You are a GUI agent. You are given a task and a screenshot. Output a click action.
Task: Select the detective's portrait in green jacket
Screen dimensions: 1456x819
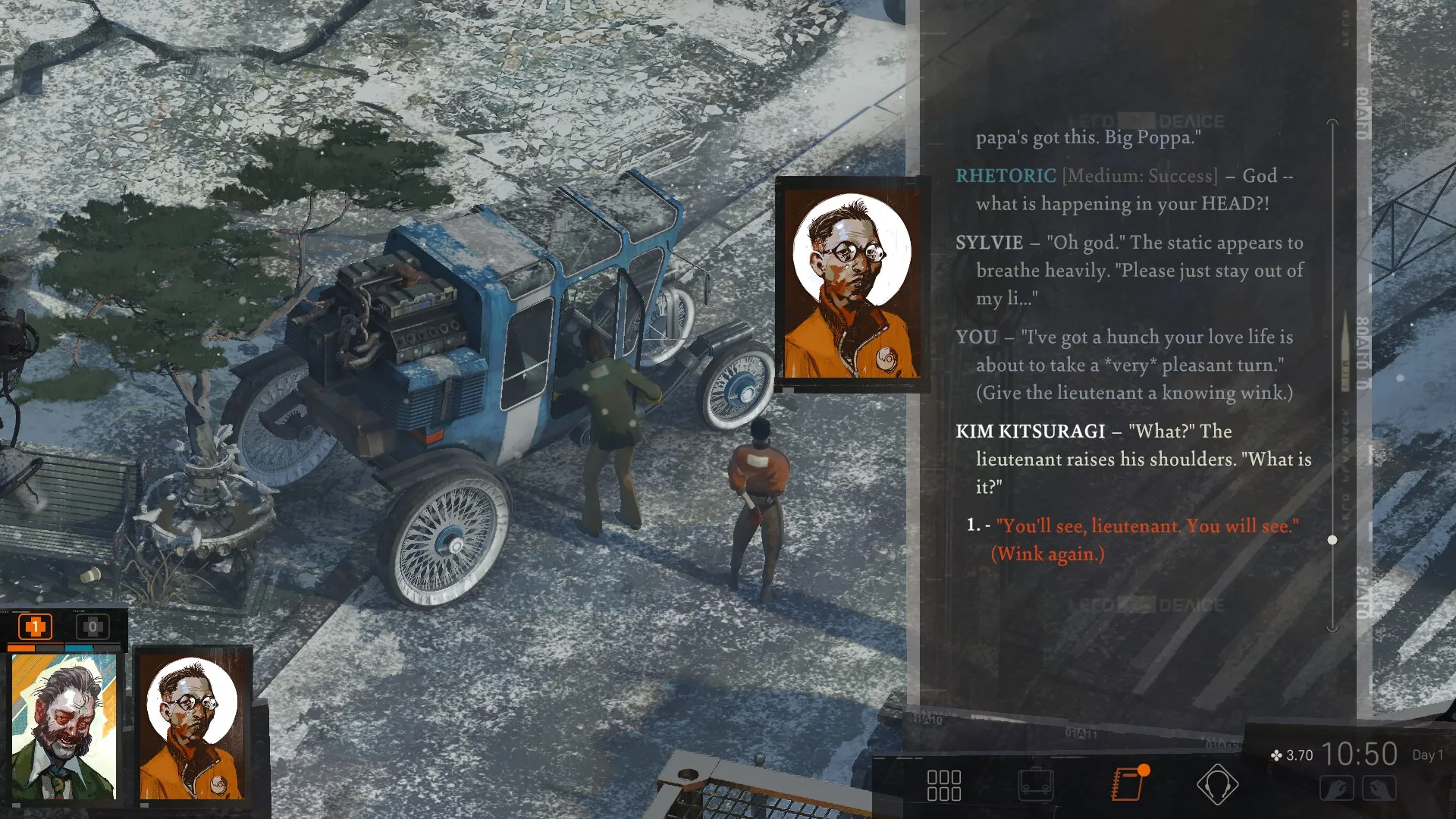[x=64, y=726]
